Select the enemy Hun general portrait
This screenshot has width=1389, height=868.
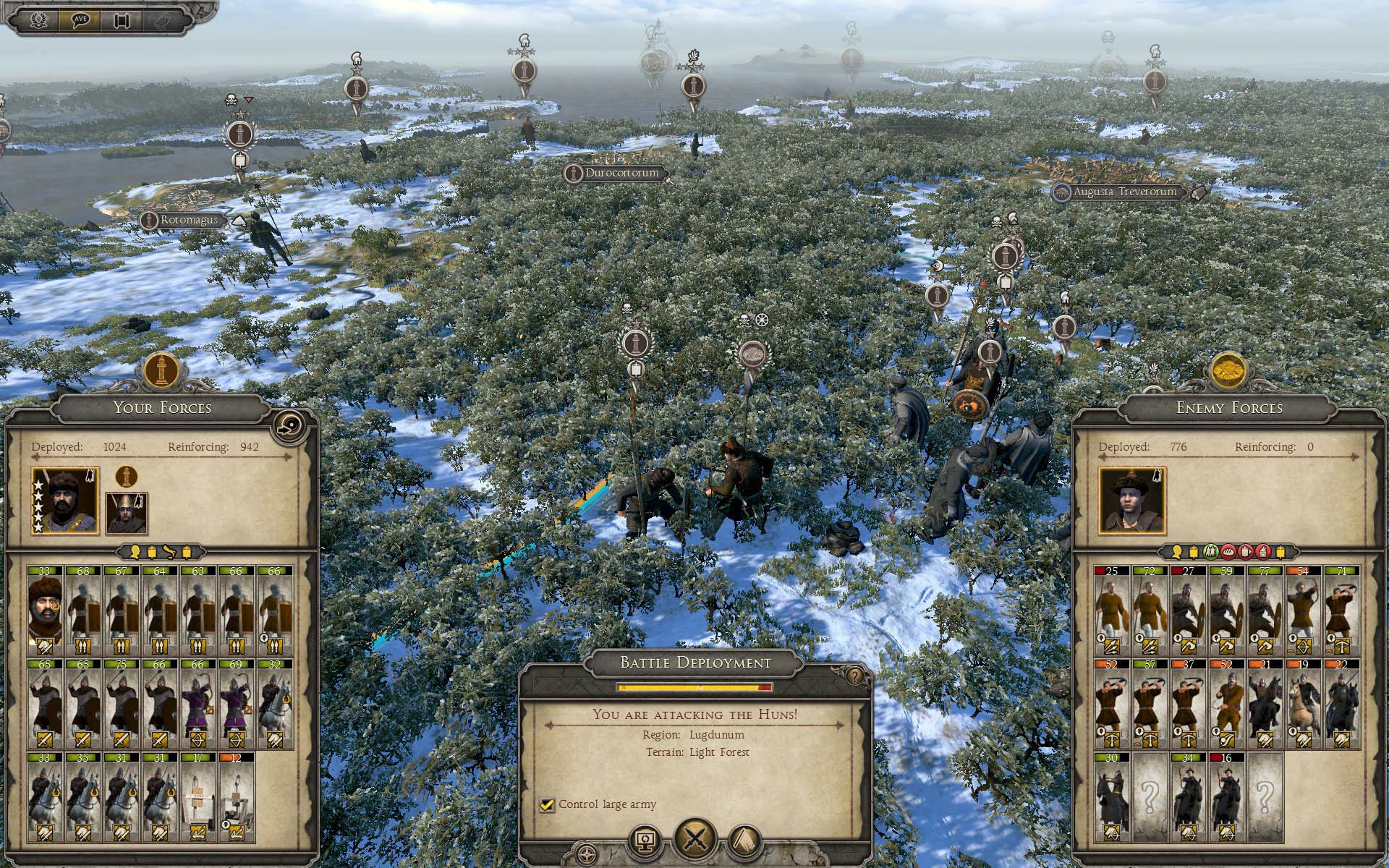[1131, 500]
